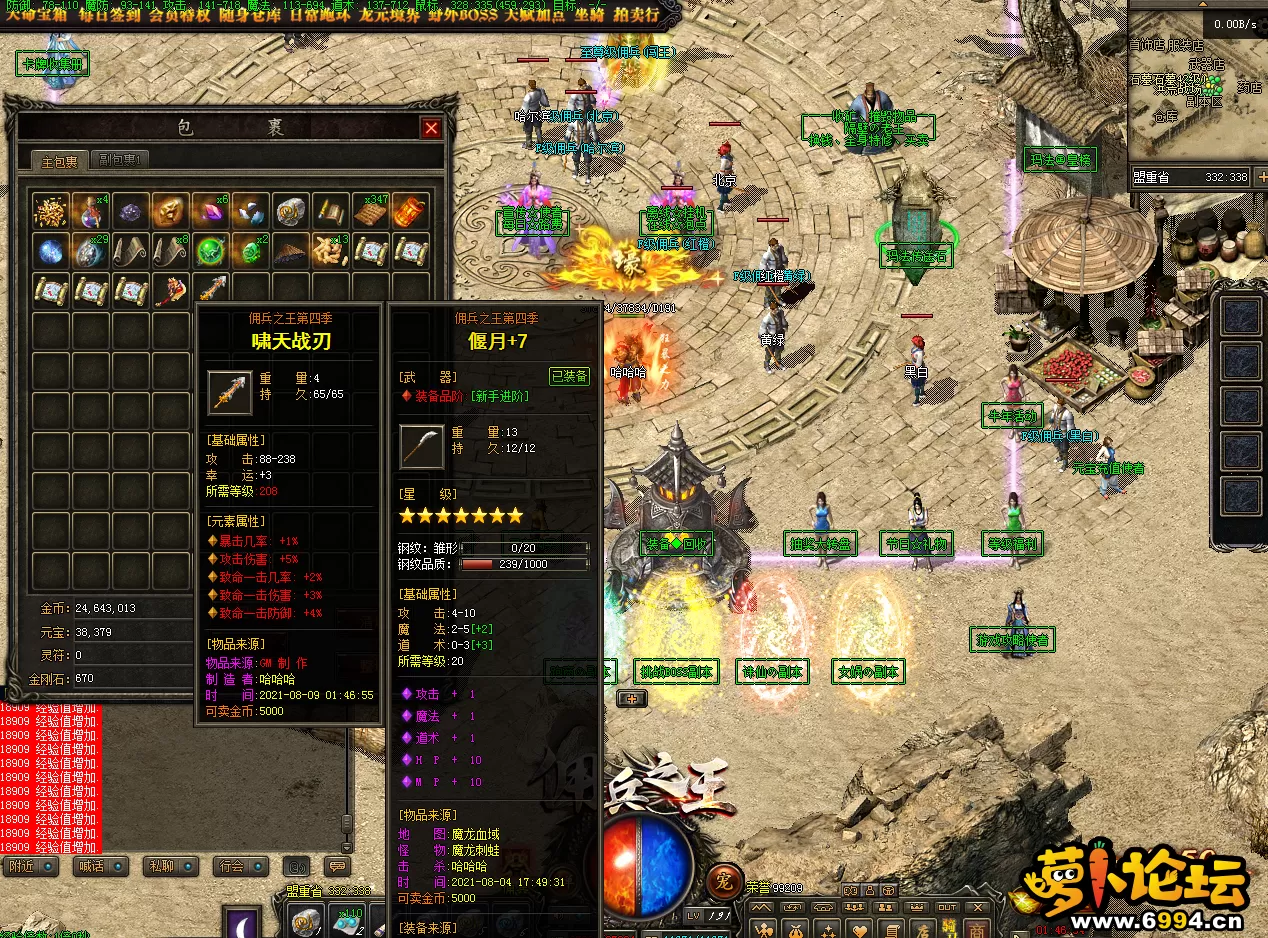
Task: Select the 行会 guild chat channel
Action: click(241, 866)
